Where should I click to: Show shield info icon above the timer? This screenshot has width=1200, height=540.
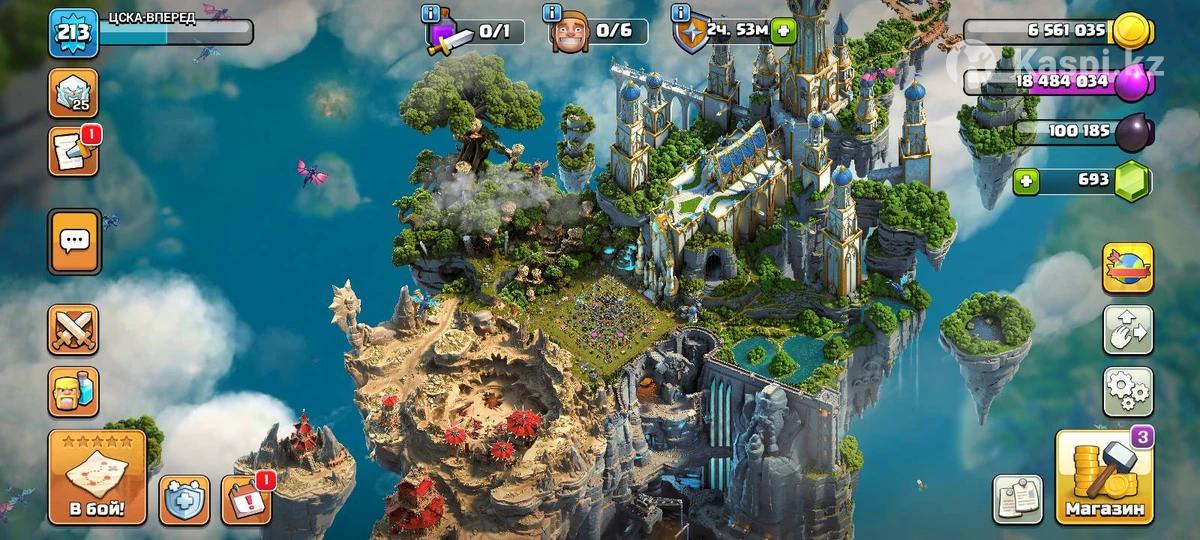pos(683,13)
